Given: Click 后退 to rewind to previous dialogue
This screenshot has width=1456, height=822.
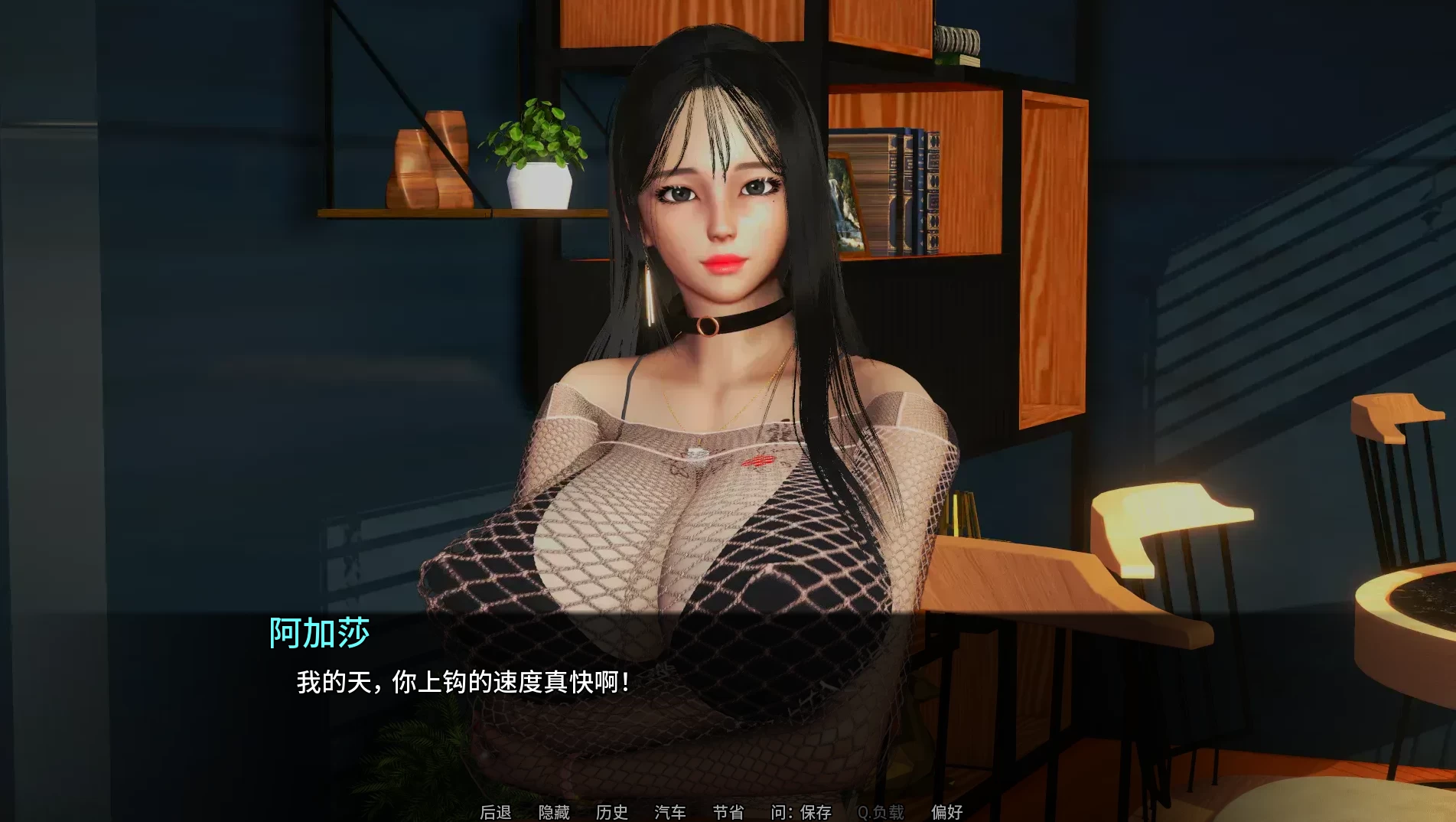Looking at the screenshot, I should click(x=496, y=813).
